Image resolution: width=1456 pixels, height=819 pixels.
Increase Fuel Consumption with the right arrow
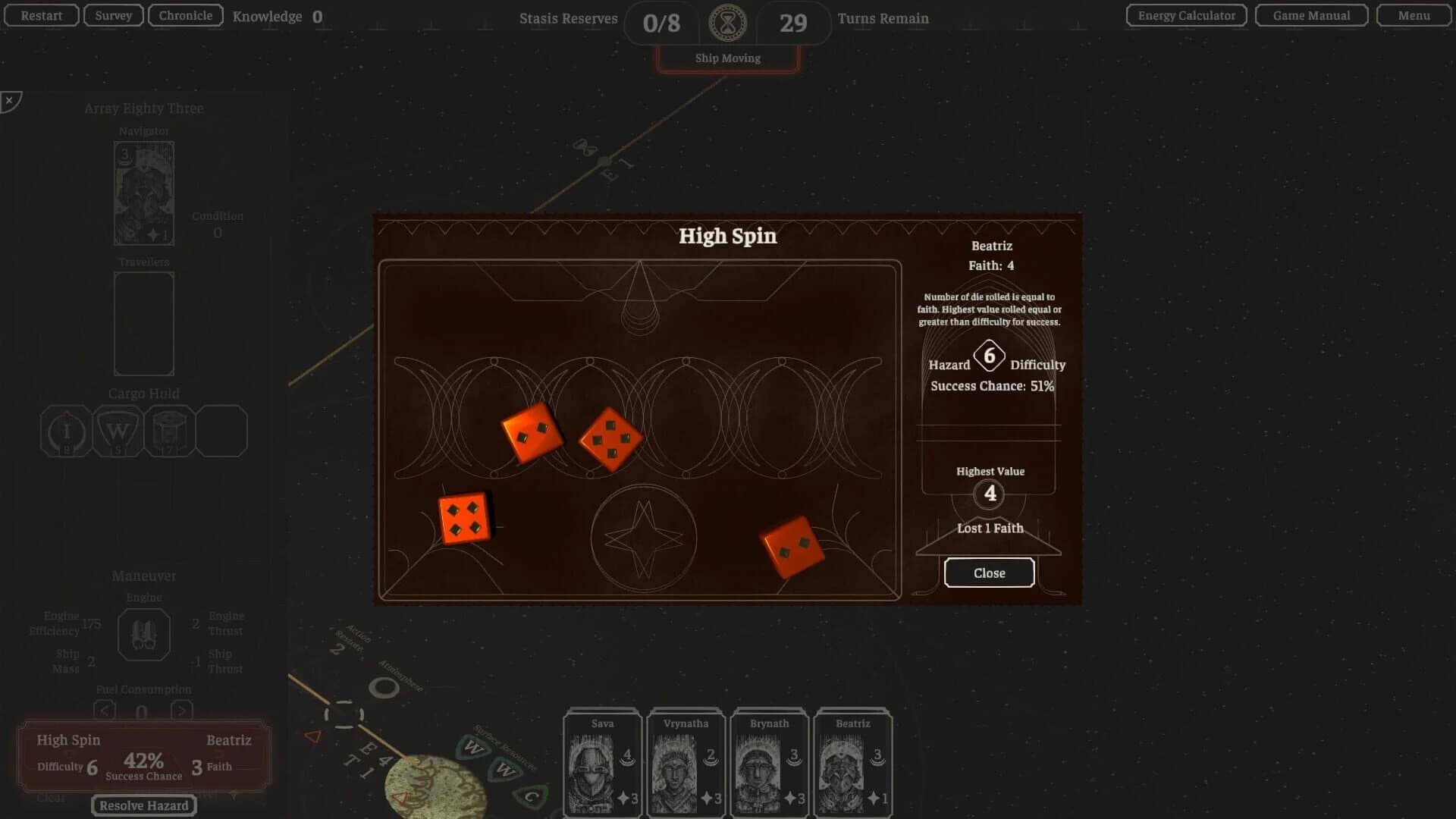click(182, 711)
